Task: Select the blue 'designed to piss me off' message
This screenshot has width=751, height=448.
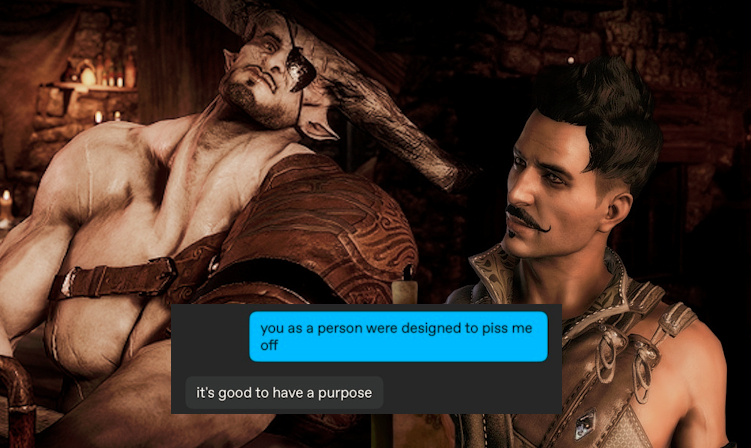Action: click(398, 336)
